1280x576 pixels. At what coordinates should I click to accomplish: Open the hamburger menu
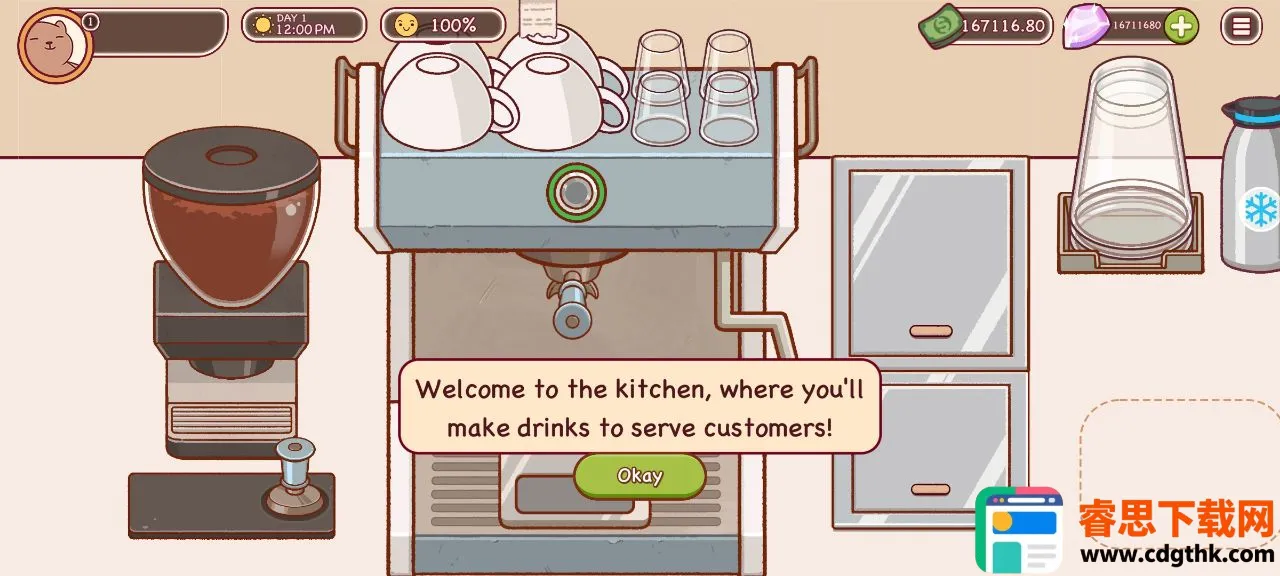[1241, 26]
